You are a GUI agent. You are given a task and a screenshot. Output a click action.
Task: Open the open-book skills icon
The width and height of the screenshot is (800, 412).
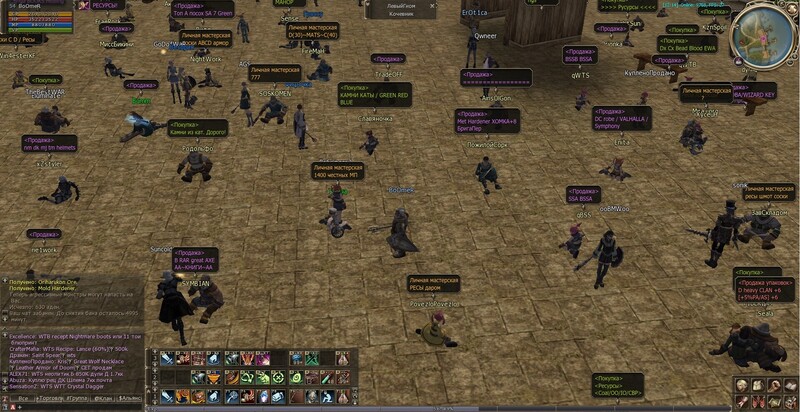[x=790, y=385]
